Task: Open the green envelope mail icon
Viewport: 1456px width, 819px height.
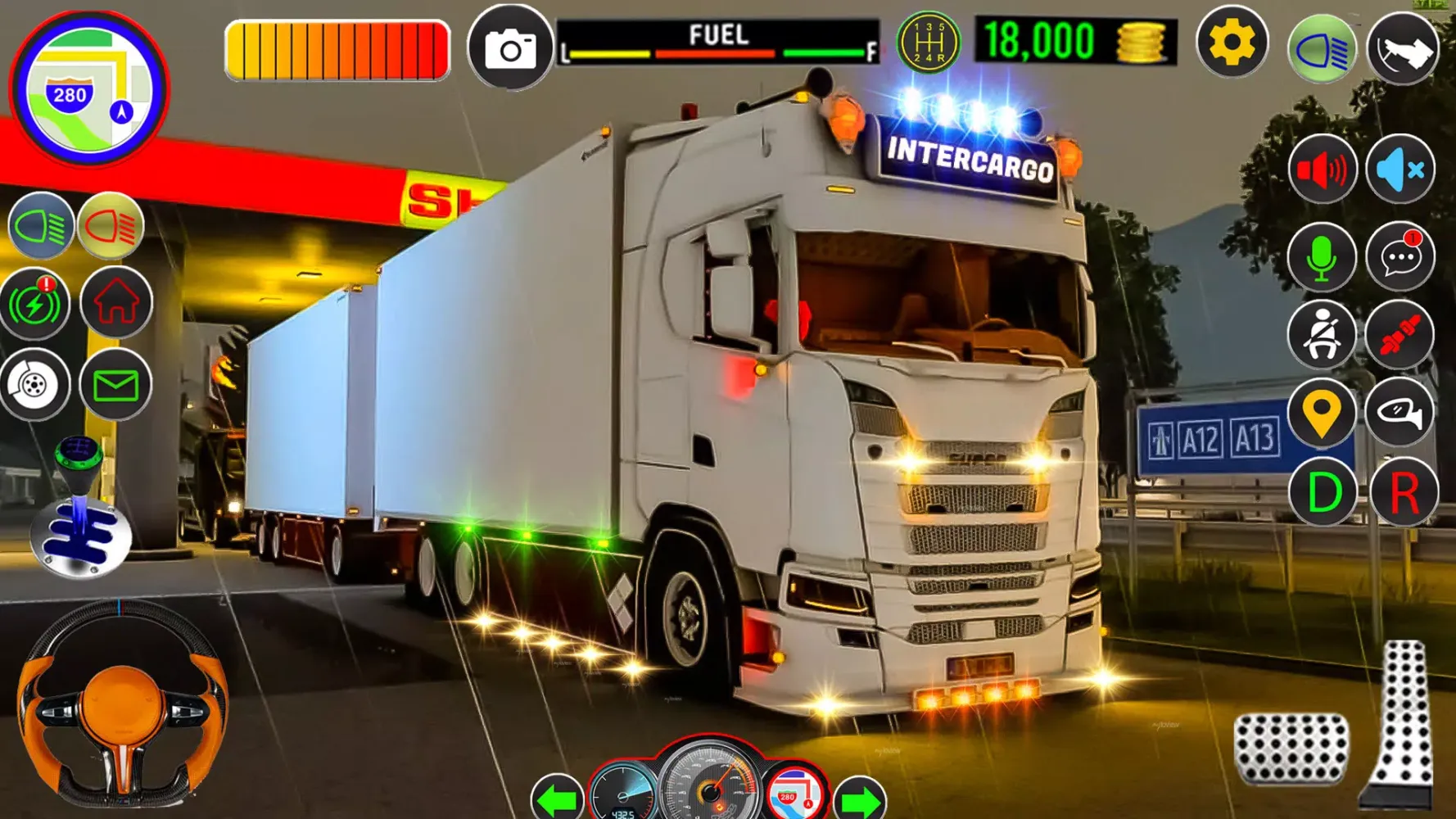Action: pos(115,385)
